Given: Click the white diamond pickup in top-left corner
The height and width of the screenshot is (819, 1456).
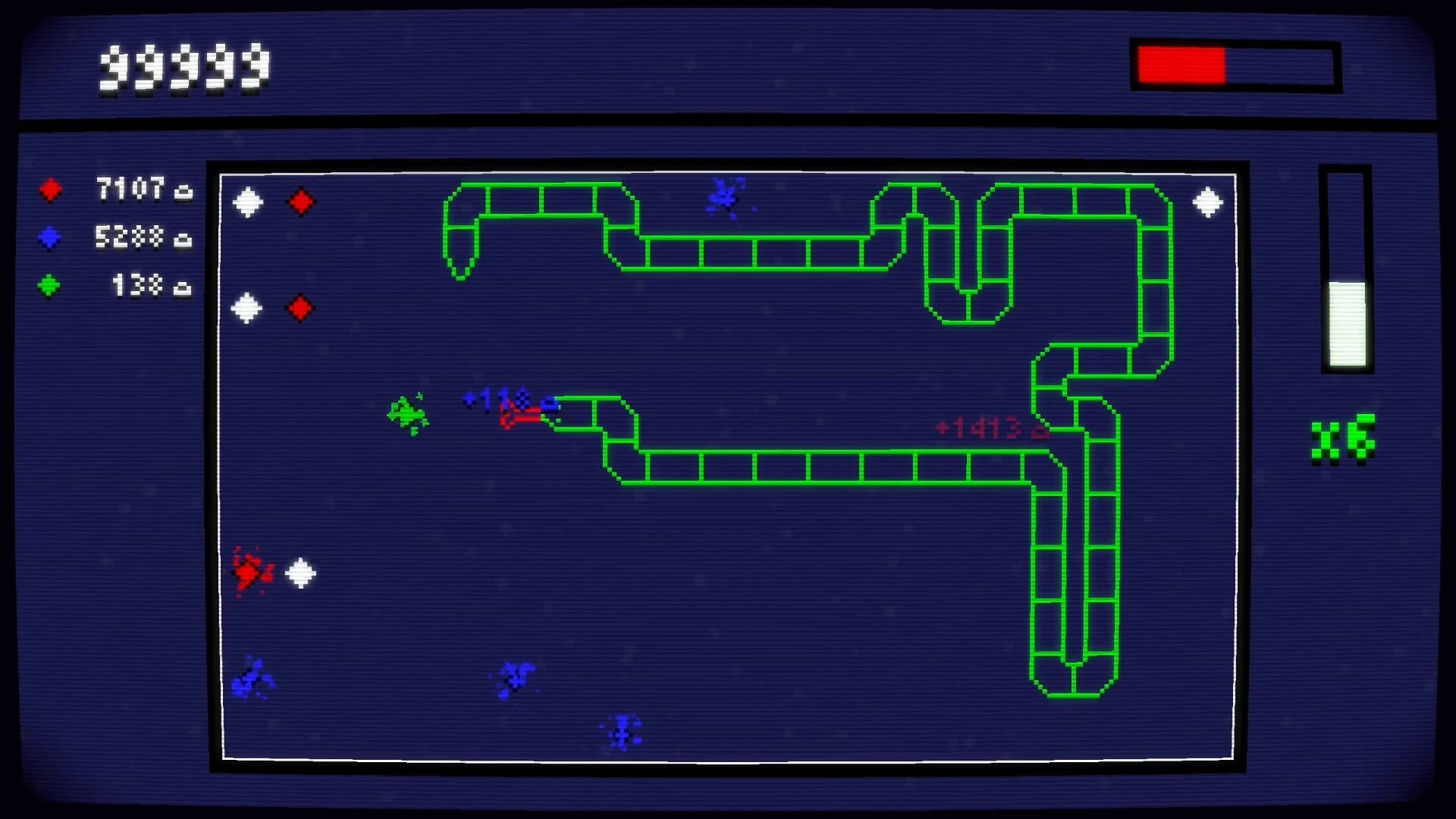Looking at the screenshot, I should [247, 202].
